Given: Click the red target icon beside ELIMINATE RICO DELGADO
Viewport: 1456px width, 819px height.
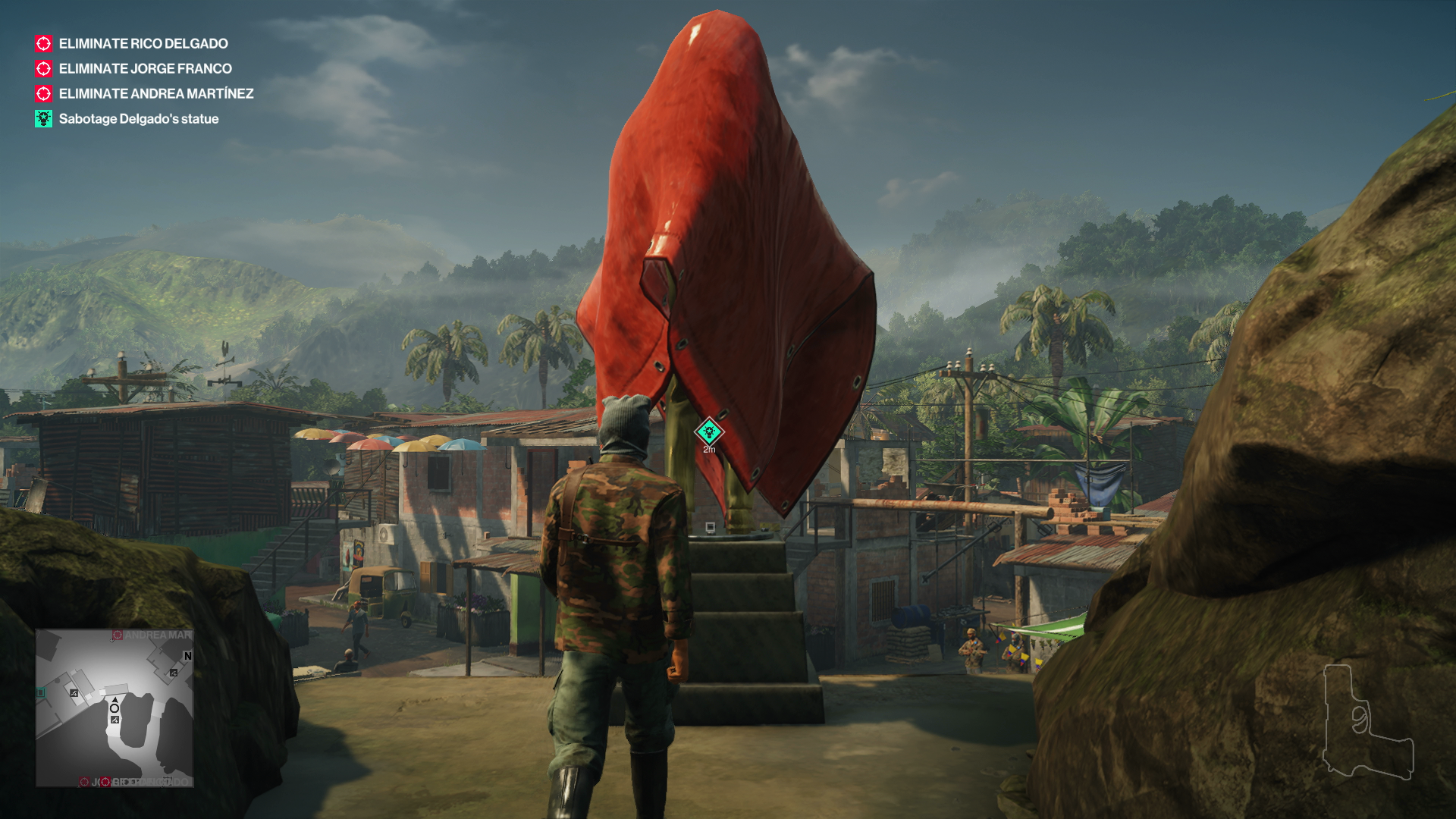Looking at the screenshot, I should (x=42, y=43).
